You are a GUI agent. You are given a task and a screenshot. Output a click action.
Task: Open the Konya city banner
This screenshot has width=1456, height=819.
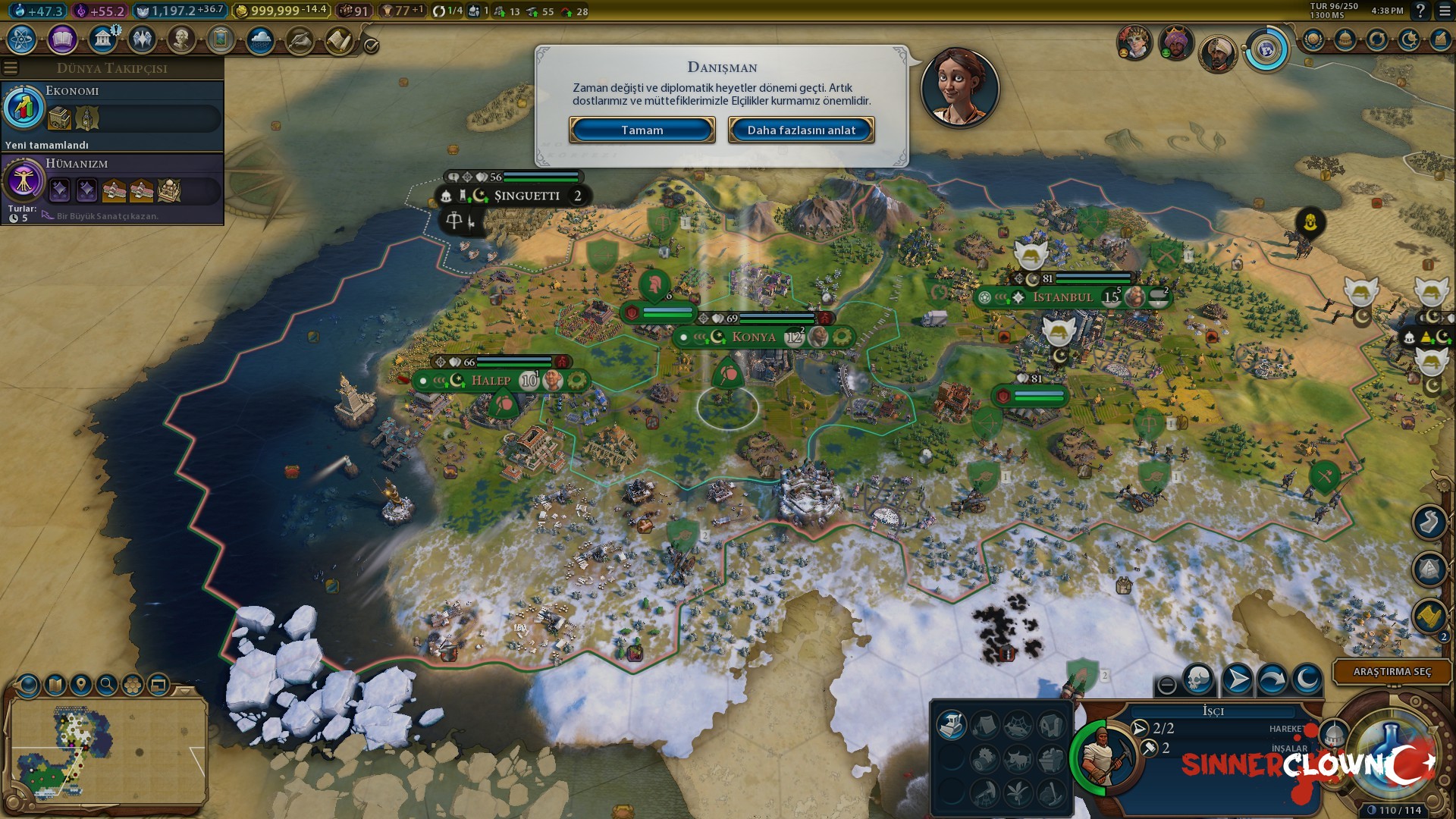point(754,337)
